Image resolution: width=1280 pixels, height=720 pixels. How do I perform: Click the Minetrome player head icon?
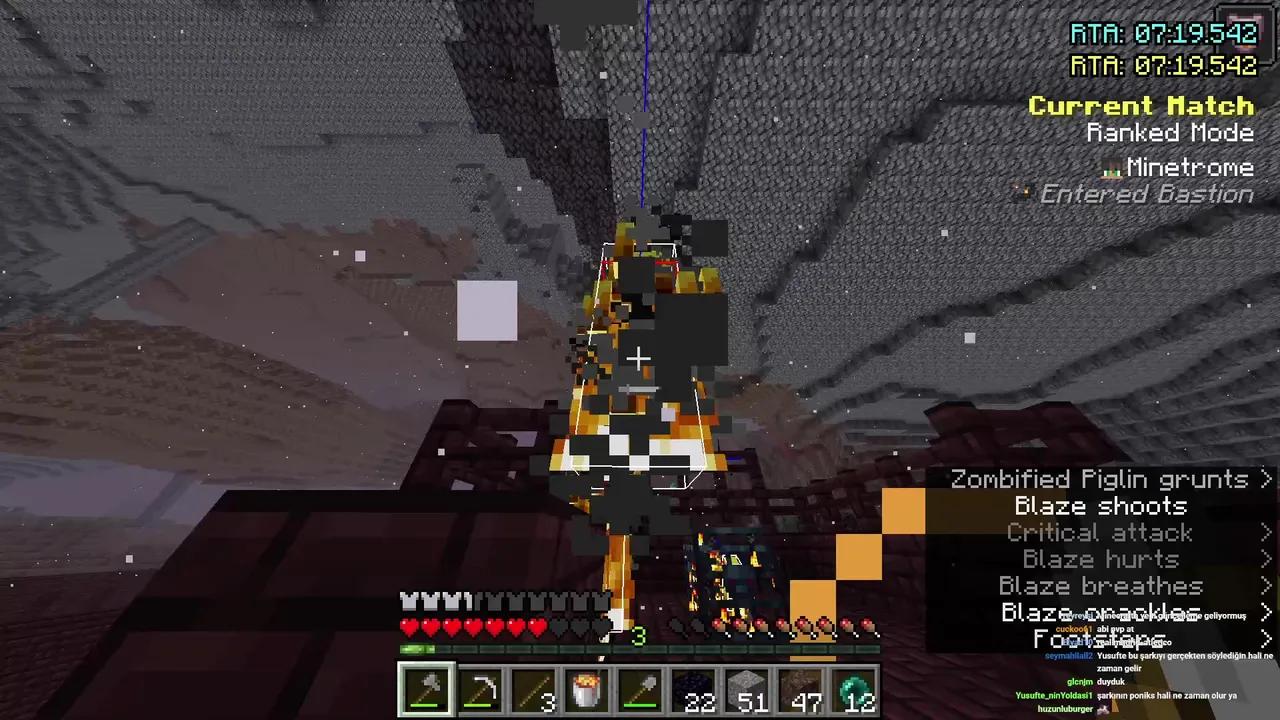1111,168
